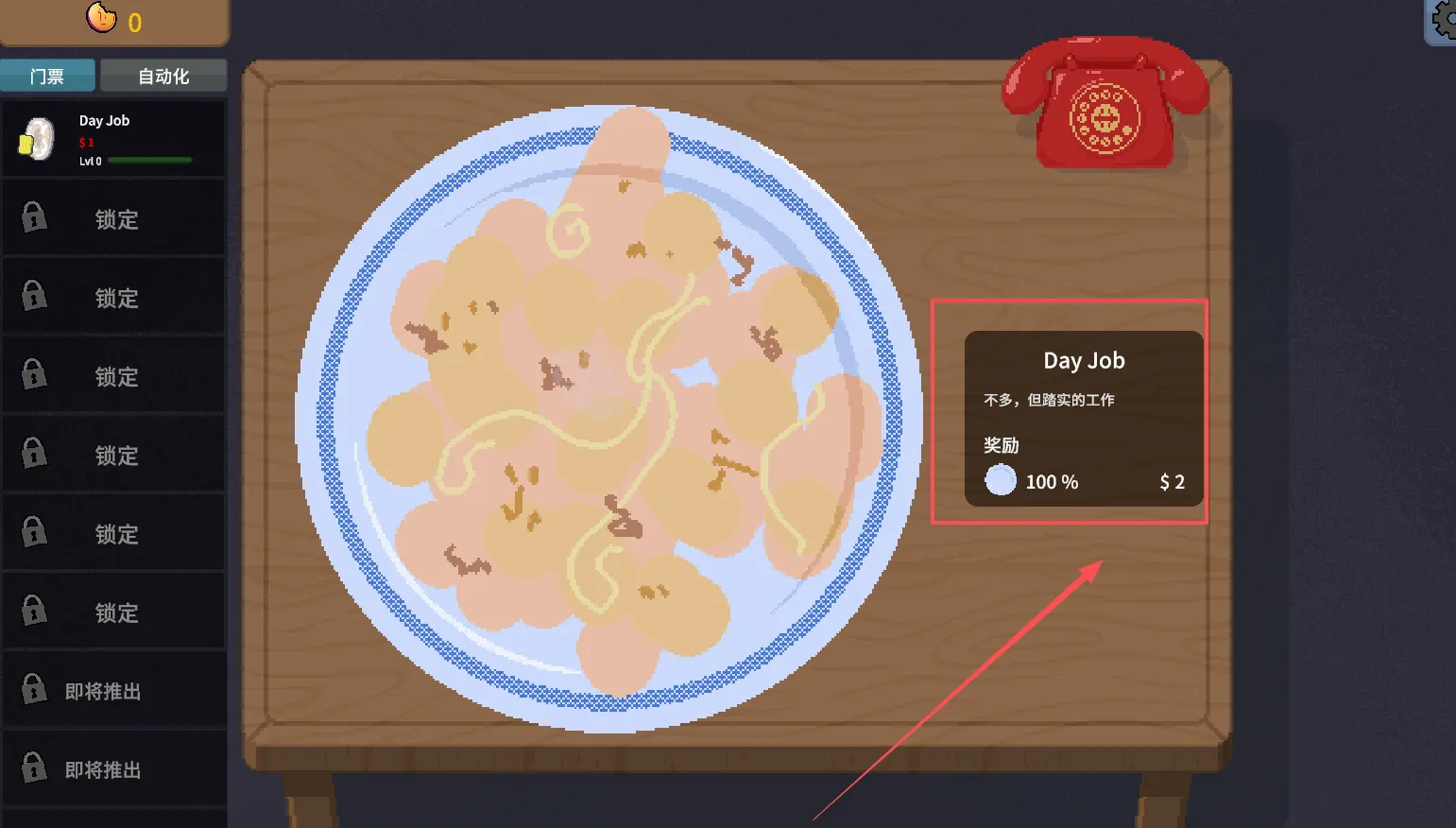This screenshot has height=828, width=1456.
Task: Click the lock icon on the bottom 锁定 slot
Action: 34,611
